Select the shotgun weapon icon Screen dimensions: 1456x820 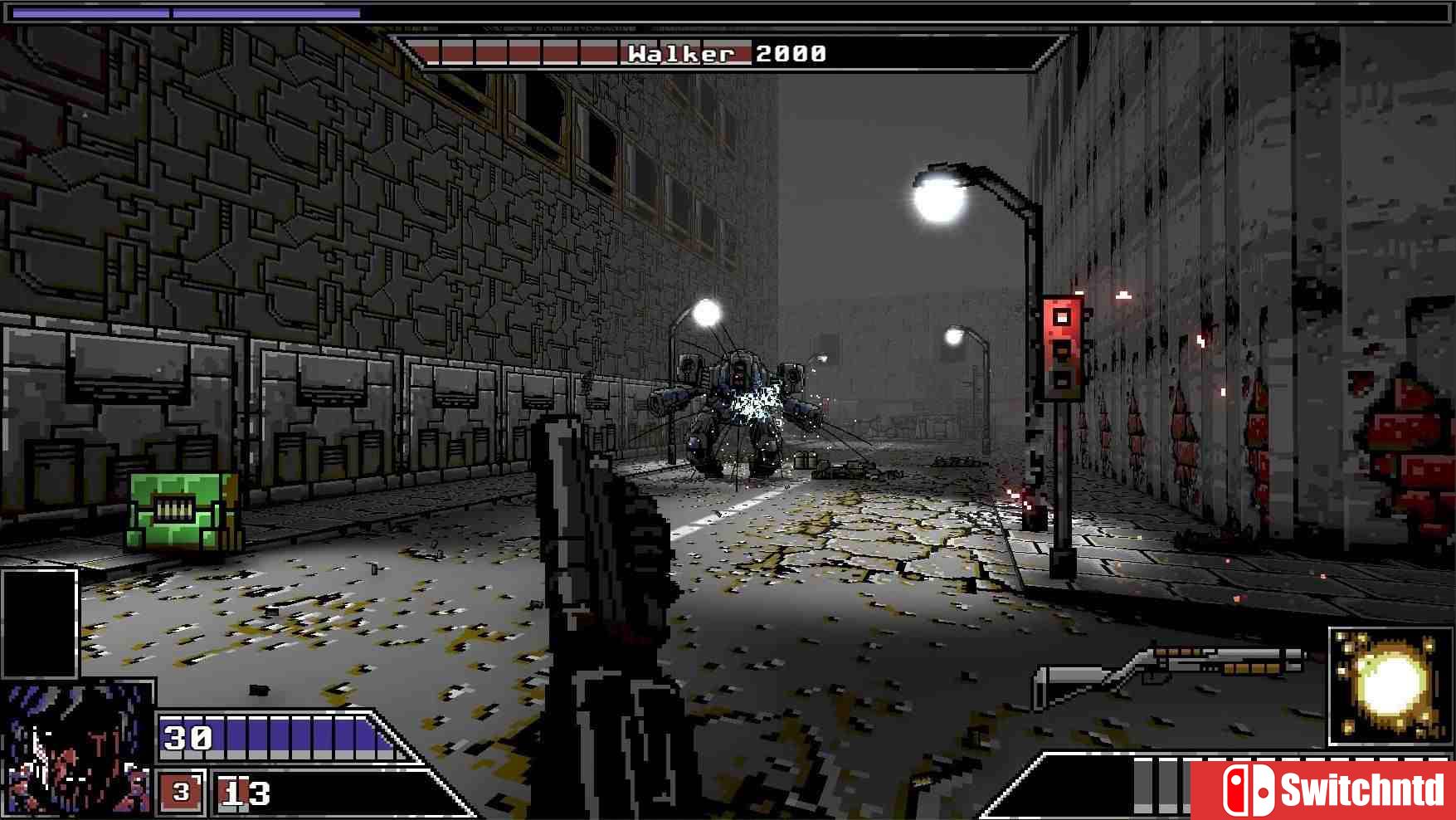click(x=1170, y=669)
